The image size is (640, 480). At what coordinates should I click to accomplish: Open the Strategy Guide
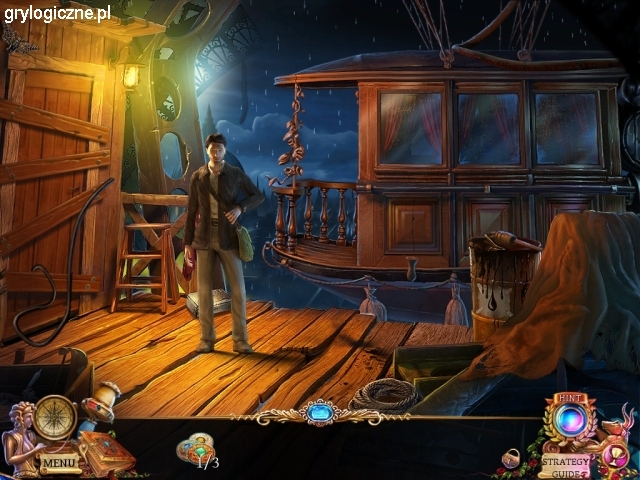(x=565, y=465)
